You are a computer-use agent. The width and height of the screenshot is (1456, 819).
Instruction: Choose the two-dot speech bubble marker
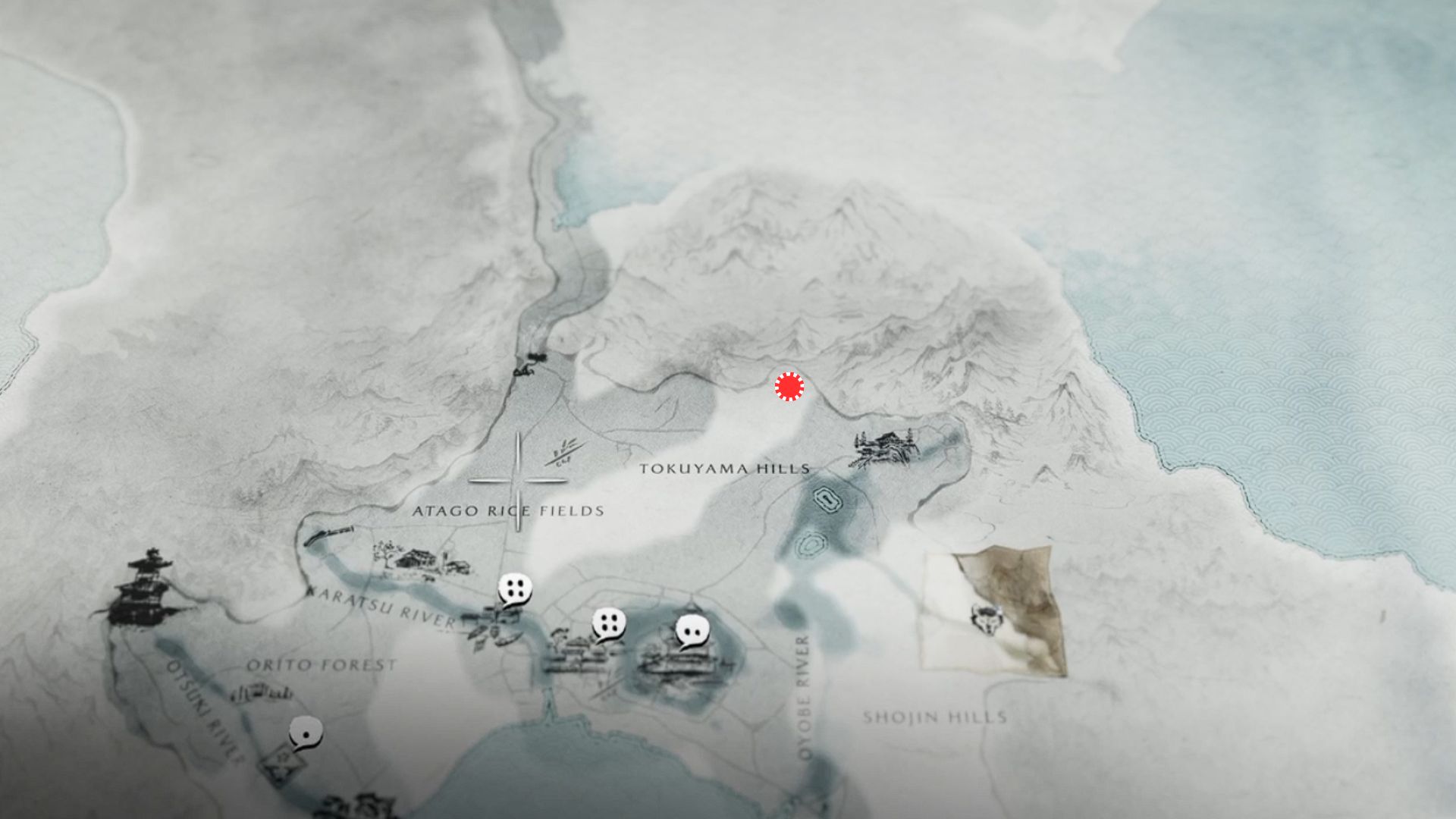(692, 631)
